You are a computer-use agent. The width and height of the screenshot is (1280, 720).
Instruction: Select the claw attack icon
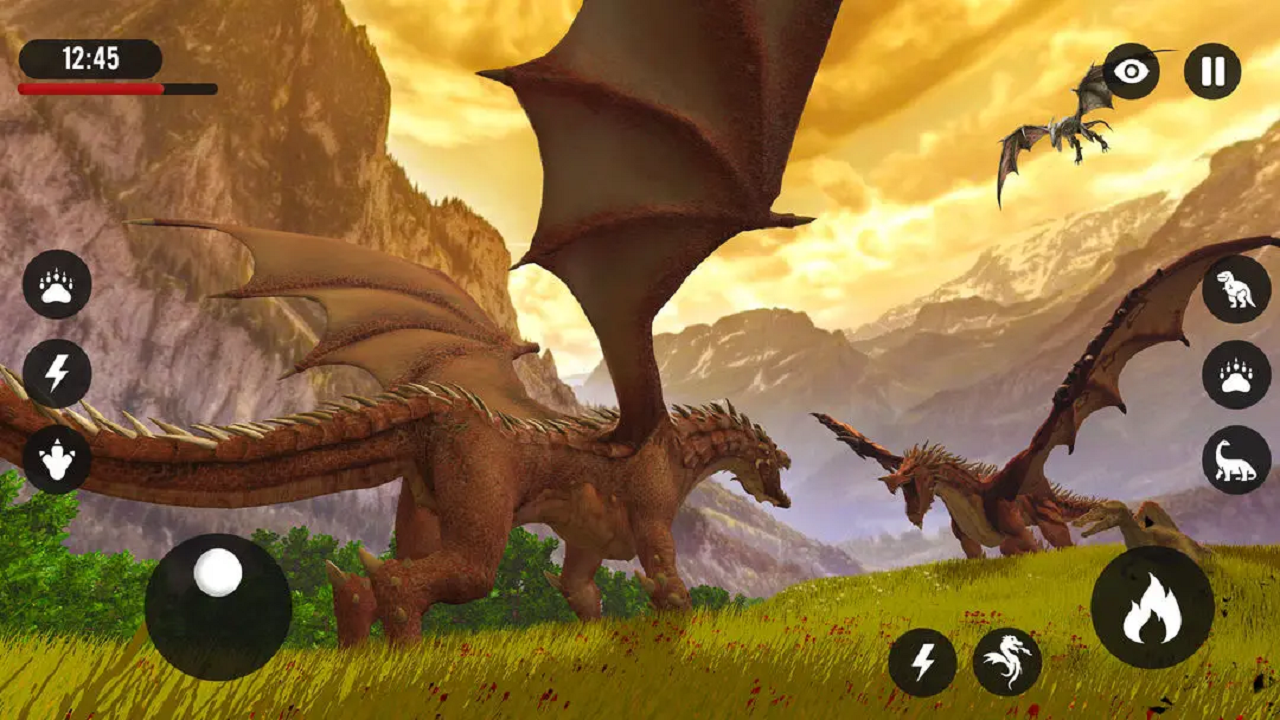(x=57, y=283)
